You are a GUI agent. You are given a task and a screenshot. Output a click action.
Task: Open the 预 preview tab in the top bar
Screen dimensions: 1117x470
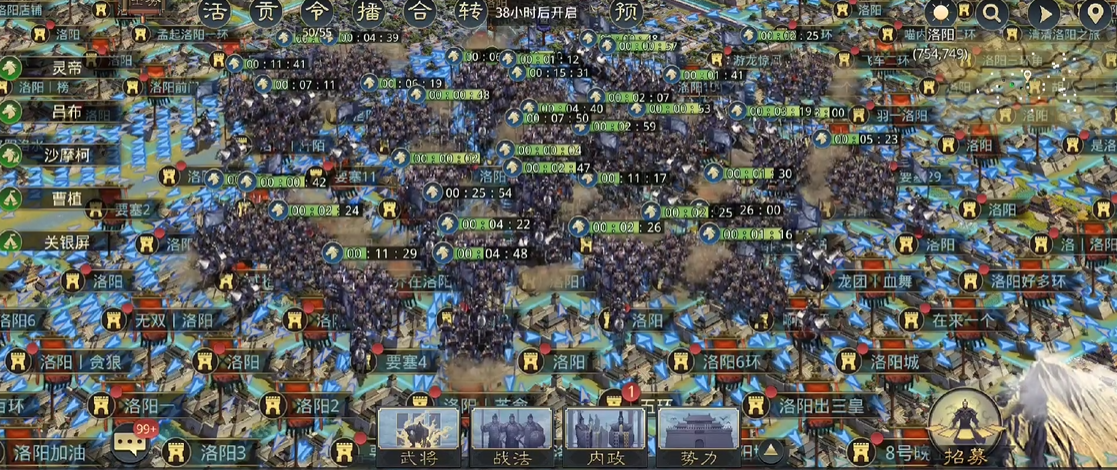click(626, 13)
